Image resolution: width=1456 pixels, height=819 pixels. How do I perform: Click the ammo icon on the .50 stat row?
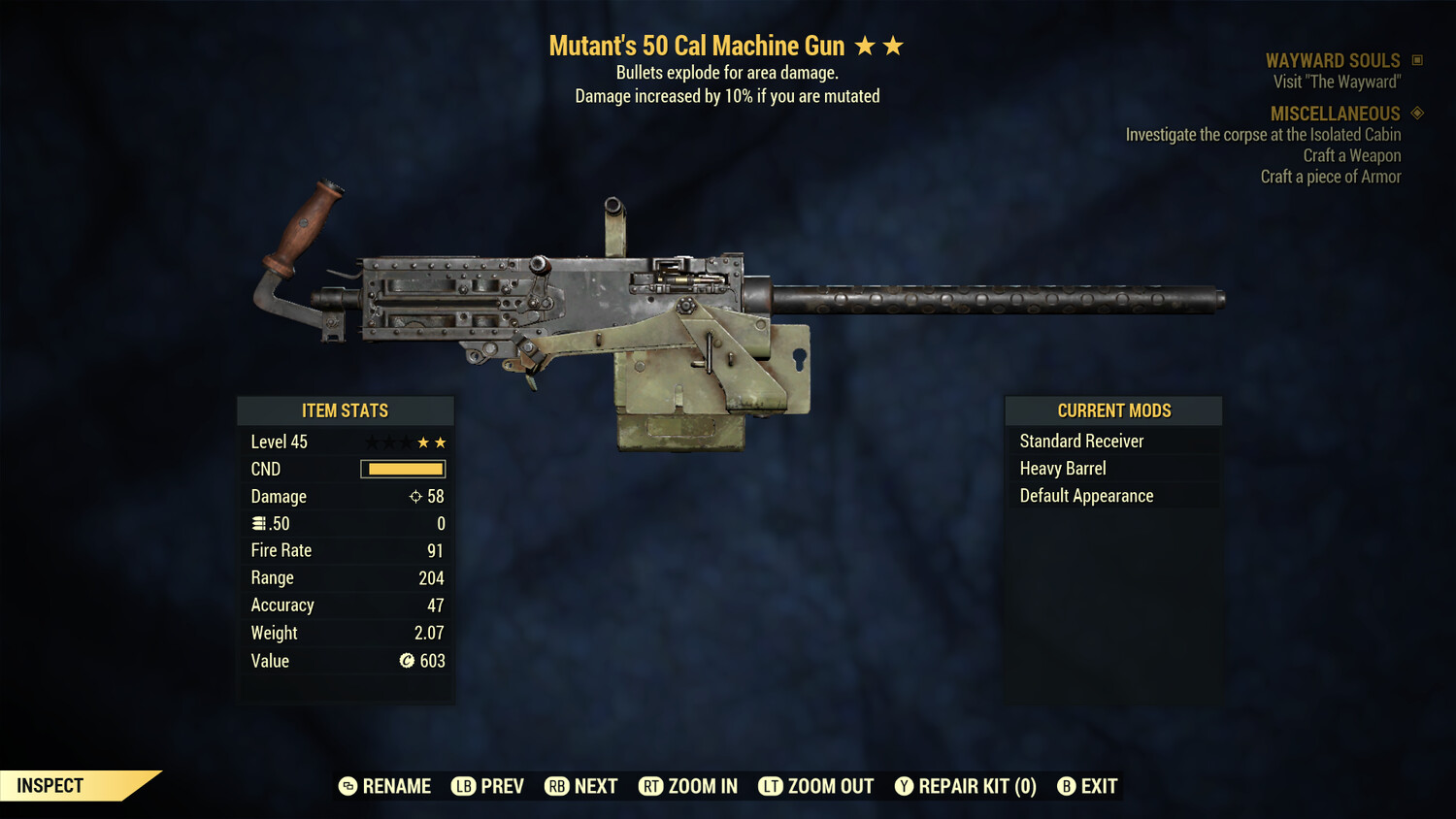260,523
